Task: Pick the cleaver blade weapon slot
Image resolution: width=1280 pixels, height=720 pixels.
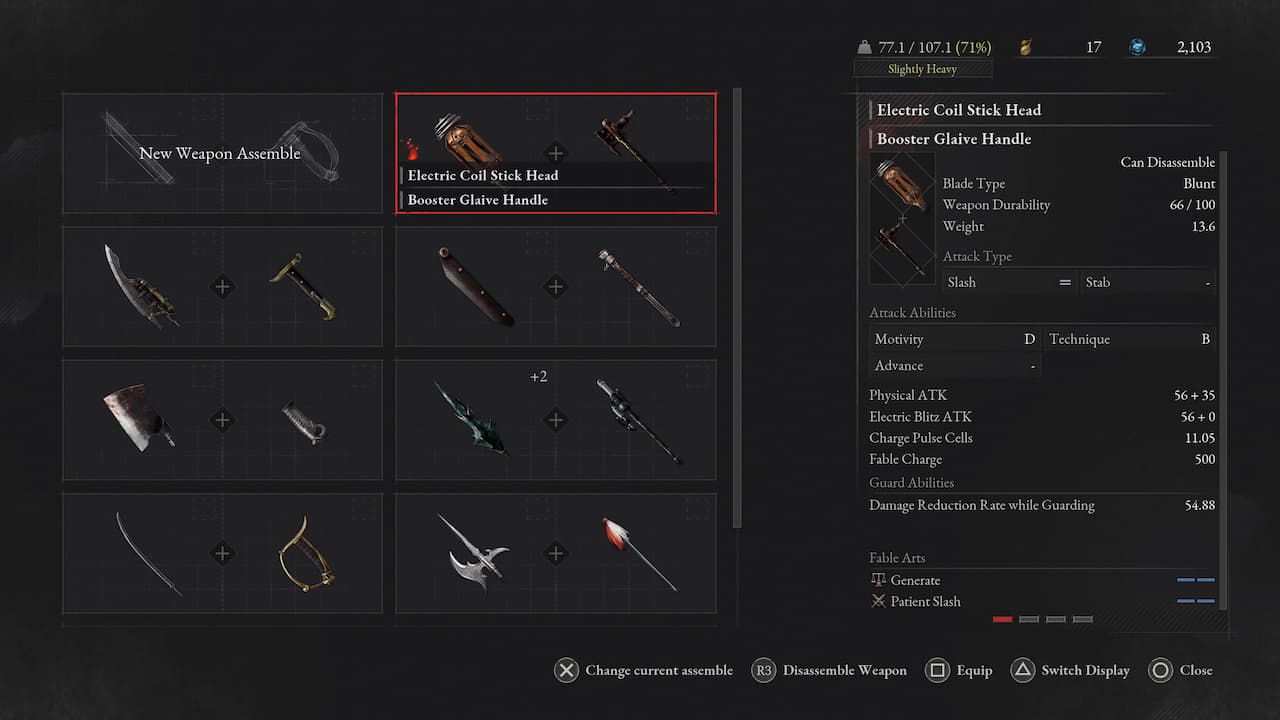Action: pyautogui.click(x=222, y=420)
